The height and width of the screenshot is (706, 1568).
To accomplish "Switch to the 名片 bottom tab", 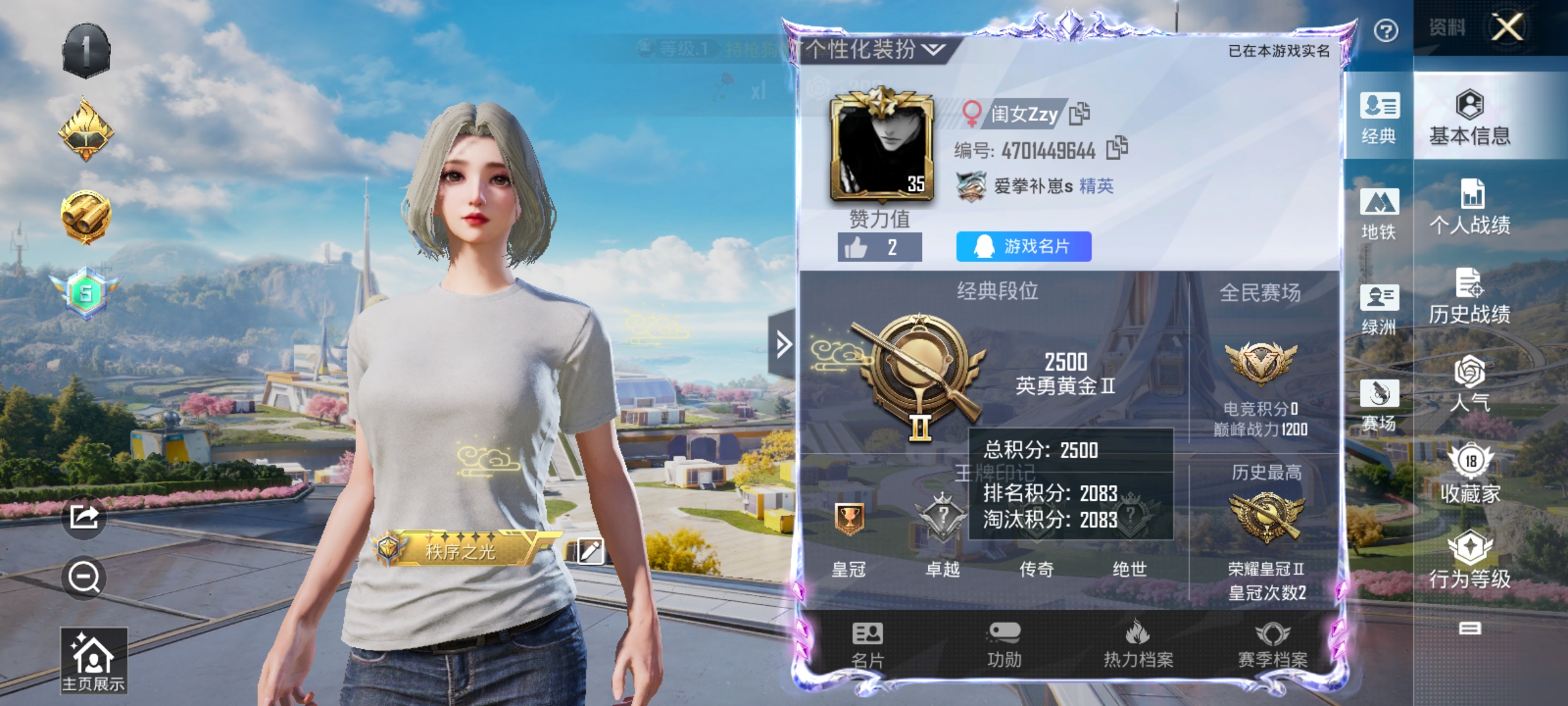I will coord(867,645).
